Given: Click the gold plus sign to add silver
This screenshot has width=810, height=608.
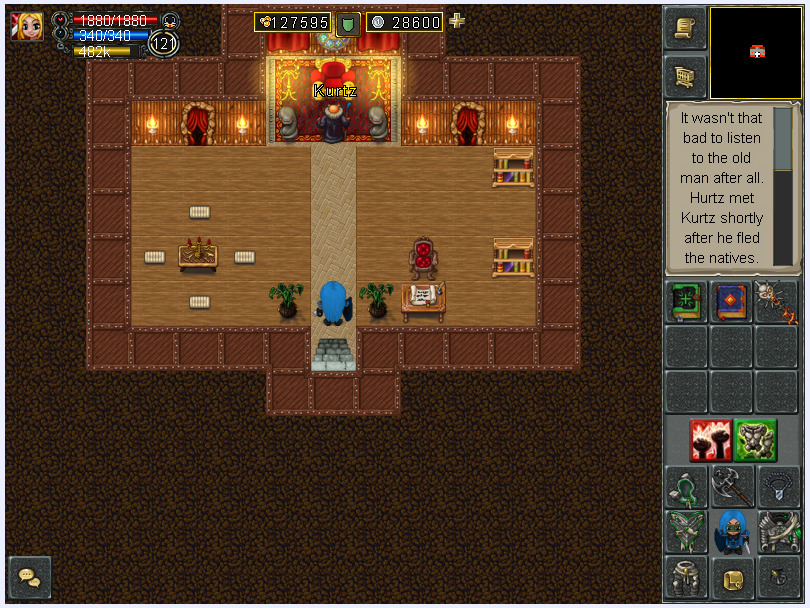Looking at the screenshot, I should [457, 21].
